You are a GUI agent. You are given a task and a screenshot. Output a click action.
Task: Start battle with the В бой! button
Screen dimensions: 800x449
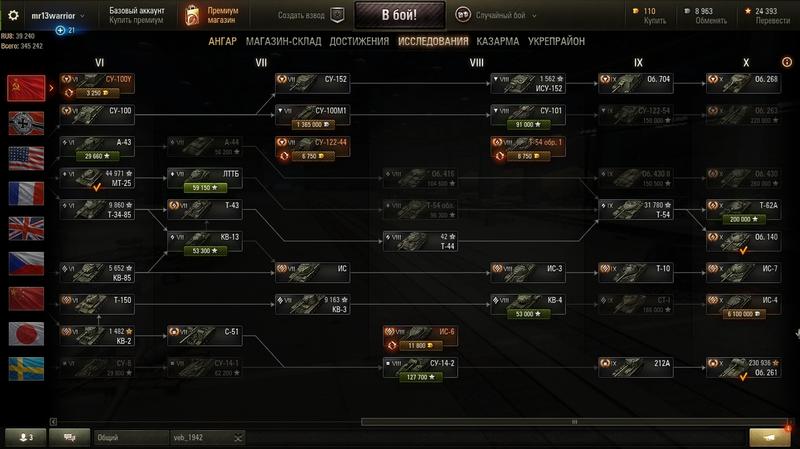coord(398,15)
